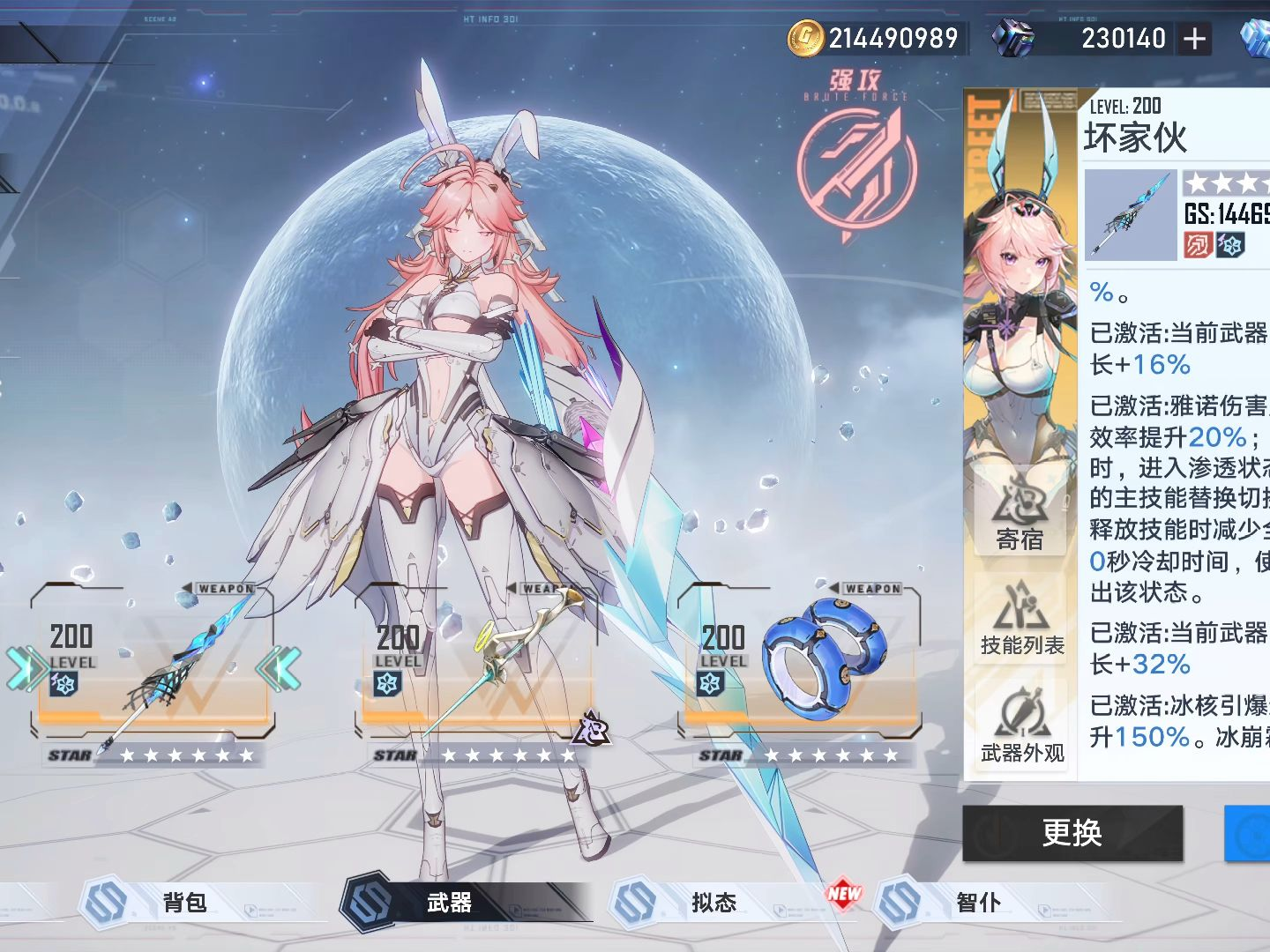Switch to the 背包 backpack tab

pyautogui.click(x=184, y=902)
